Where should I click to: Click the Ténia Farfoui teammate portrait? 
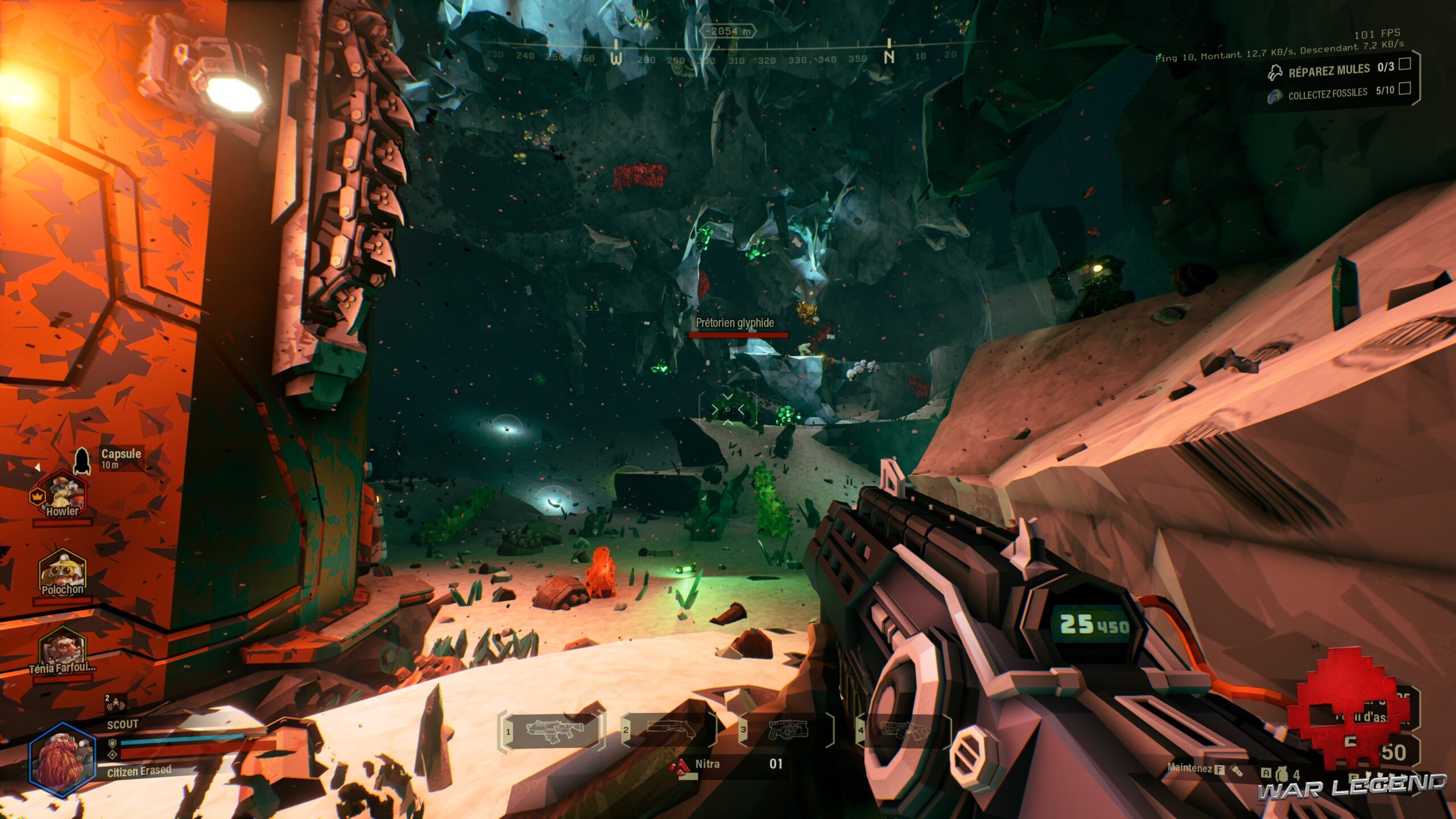click(61, 651)
